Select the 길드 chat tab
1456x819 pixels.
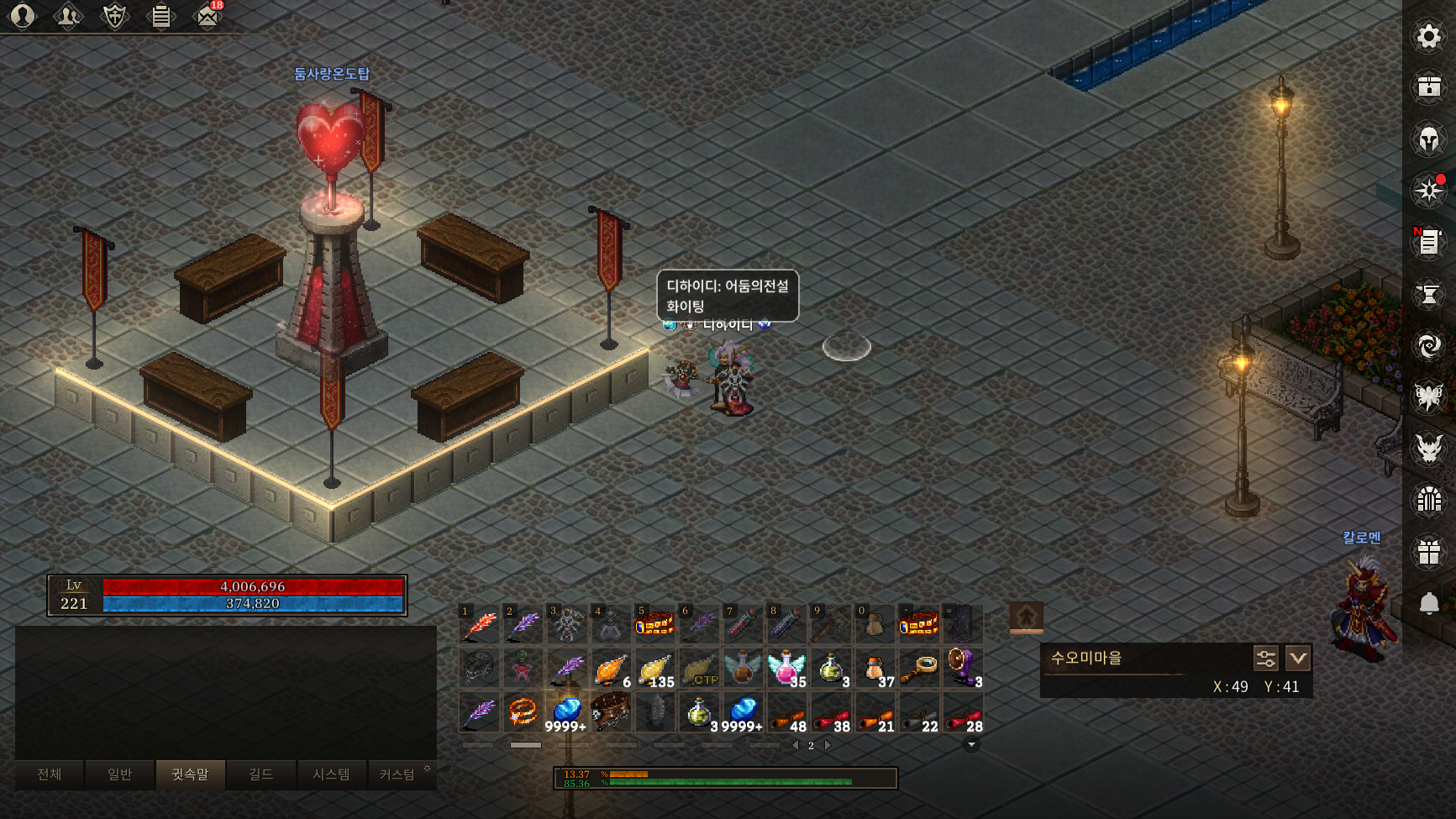click(260, 774)
